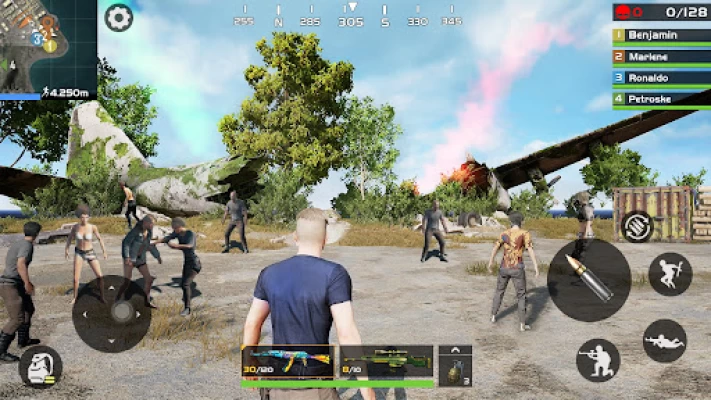Tap the reload button with circular arrows
711x400 pixels.
tap(637, 226)
